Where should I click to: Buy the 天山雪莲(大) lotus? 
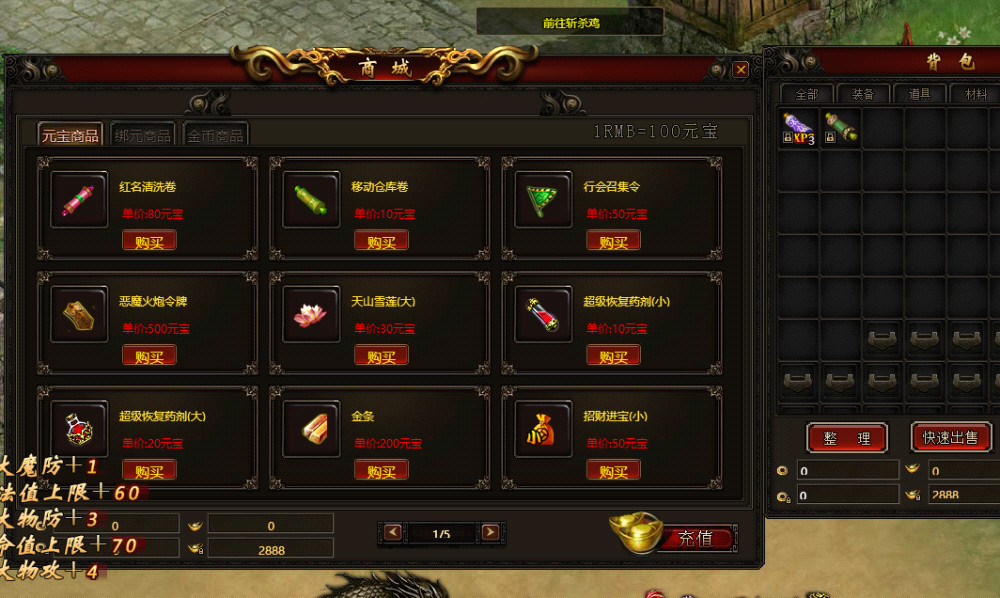point(381,356)
